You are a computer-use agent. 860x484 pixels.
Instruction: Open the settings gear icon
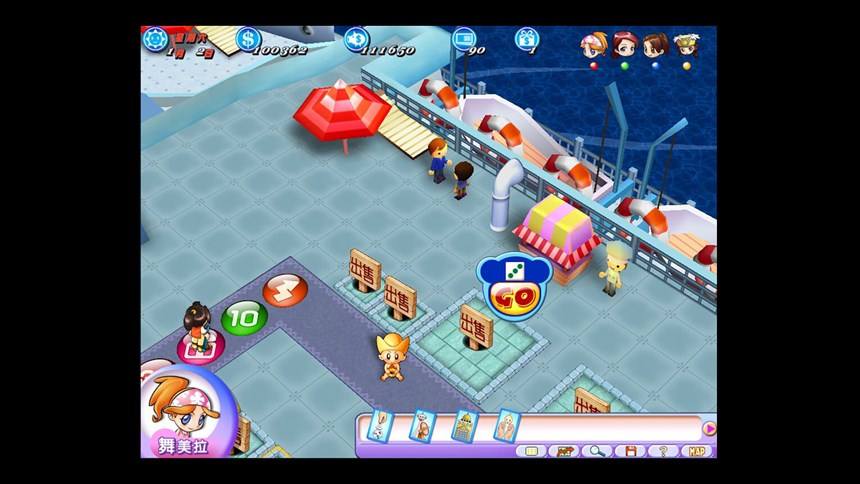pyautogui.click(x=155, y=39)
